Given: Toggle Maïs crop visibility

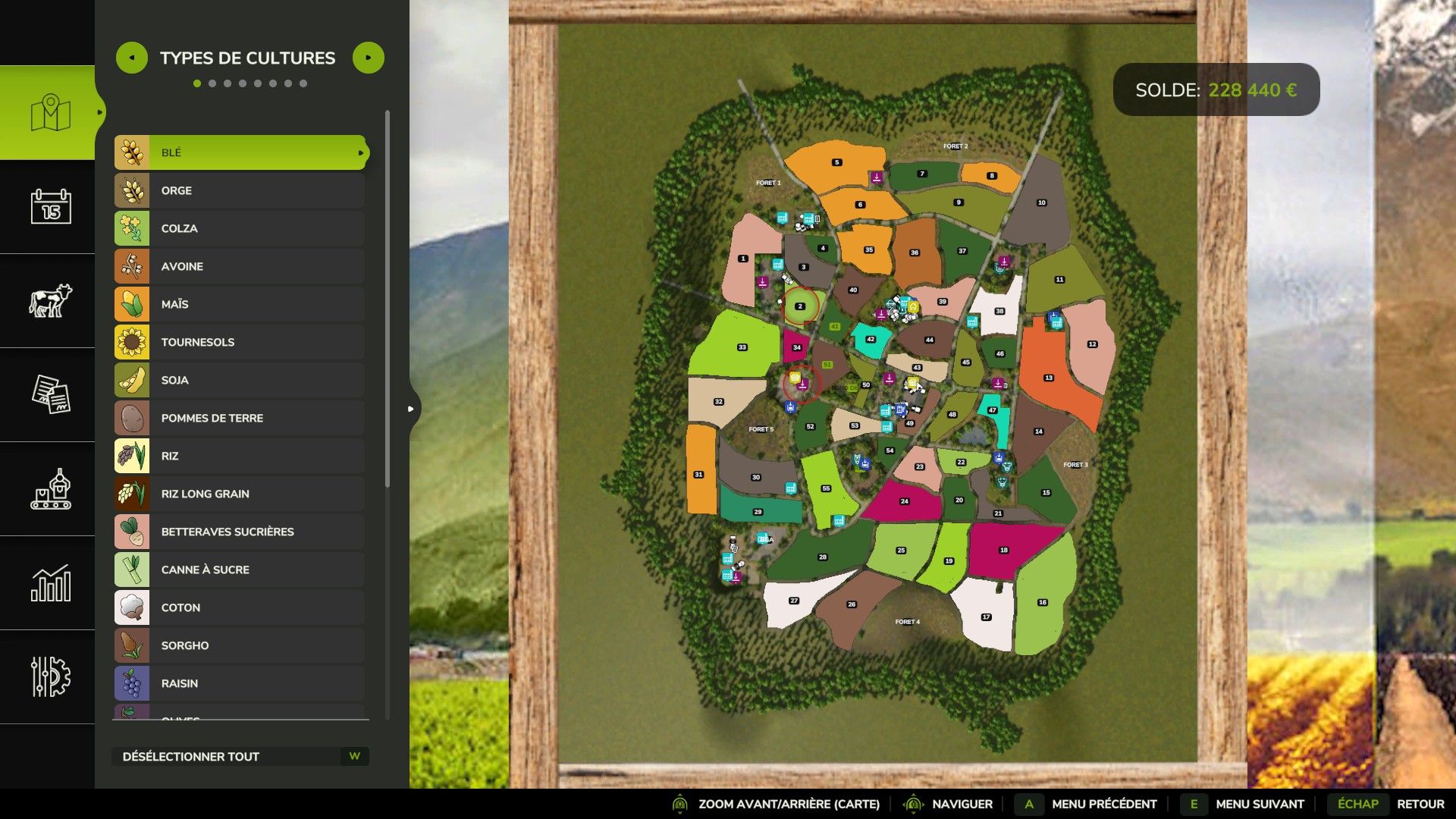Looking at the screenshot, I should pyautogui.click(x=240, y=304).
